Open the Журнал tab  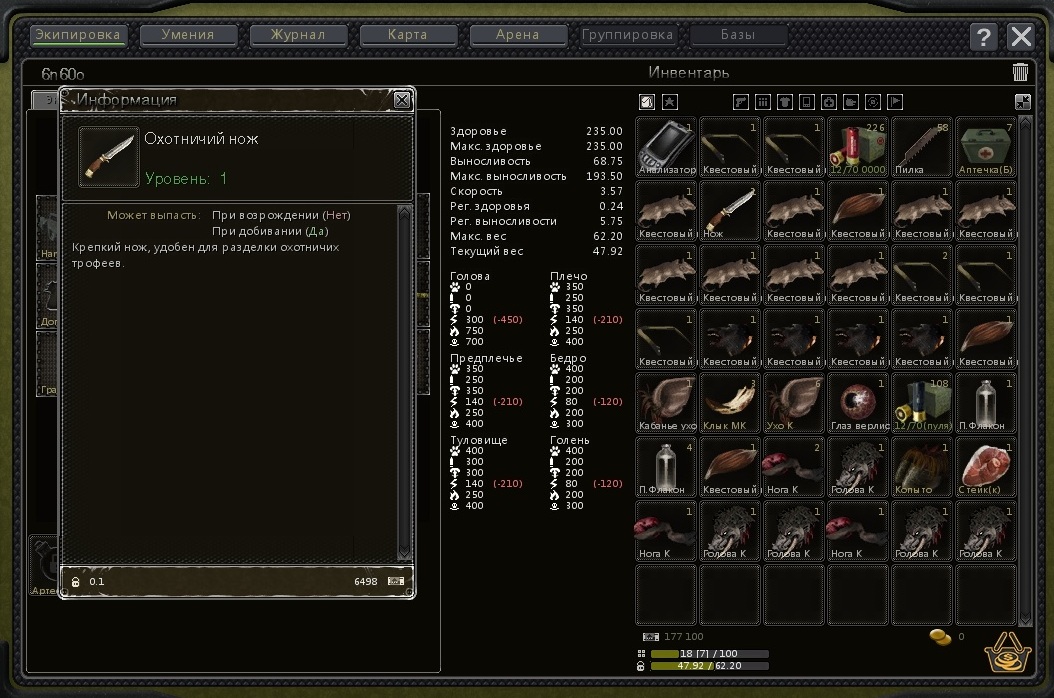pos(298,35)
